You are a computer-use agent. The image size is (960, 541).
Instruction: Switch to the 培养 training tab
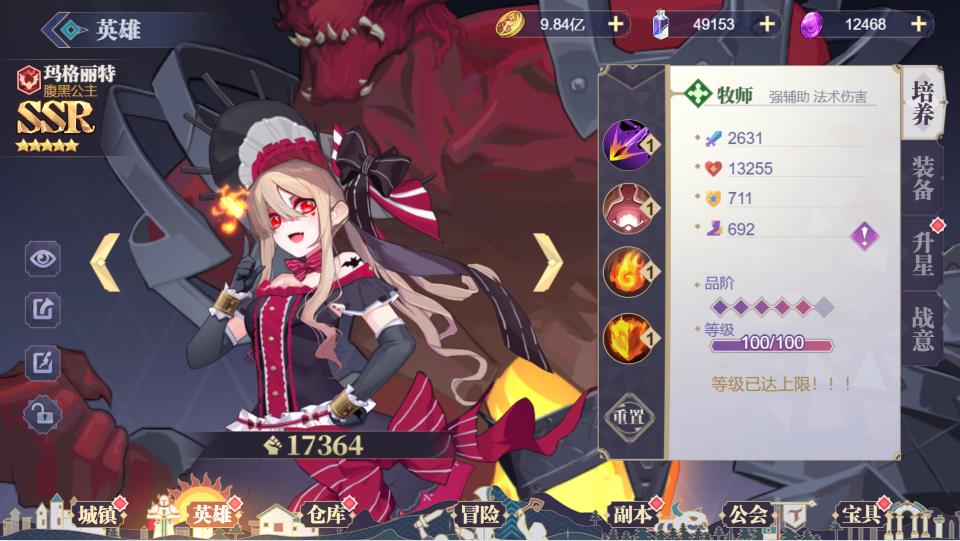coord(923,101)
